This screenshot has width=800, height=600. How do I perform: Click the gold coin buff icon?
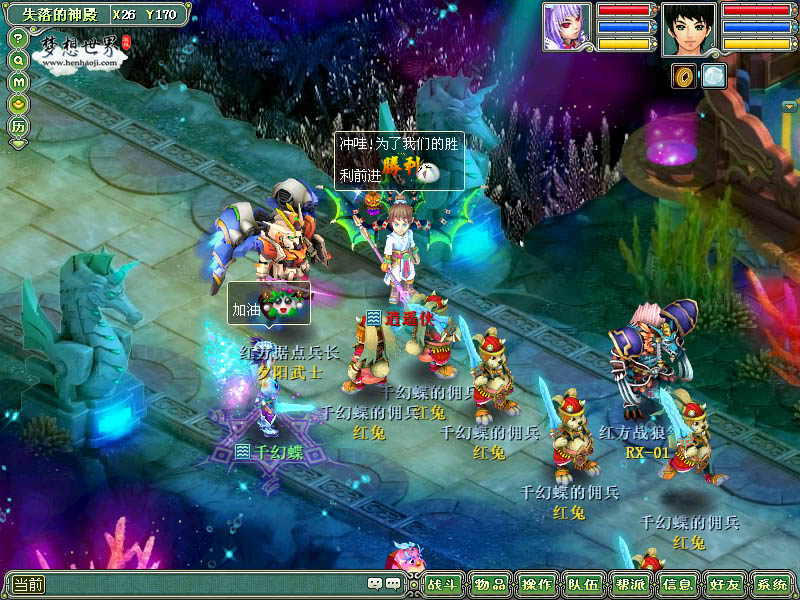[x=685, y=76]
